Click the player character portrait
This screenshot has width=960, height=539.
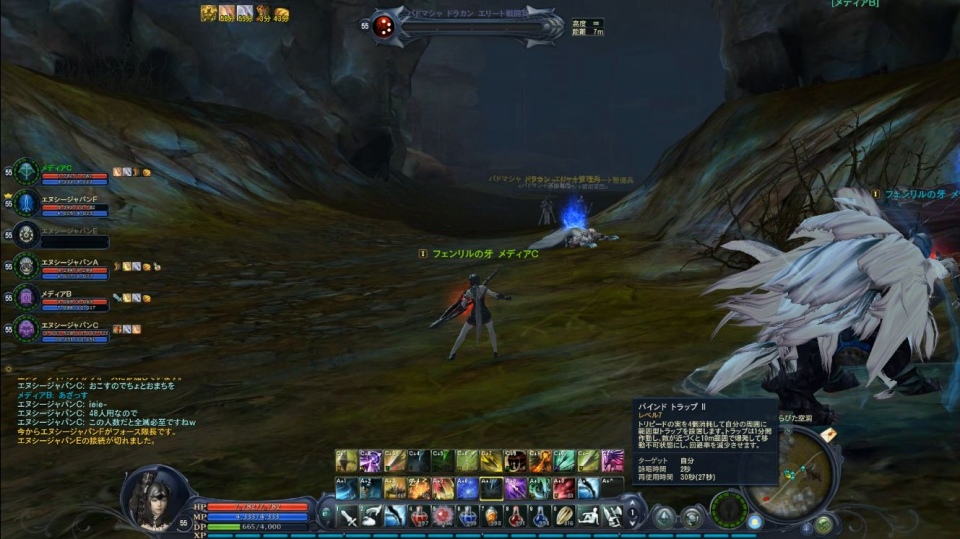tap(154, 497)
